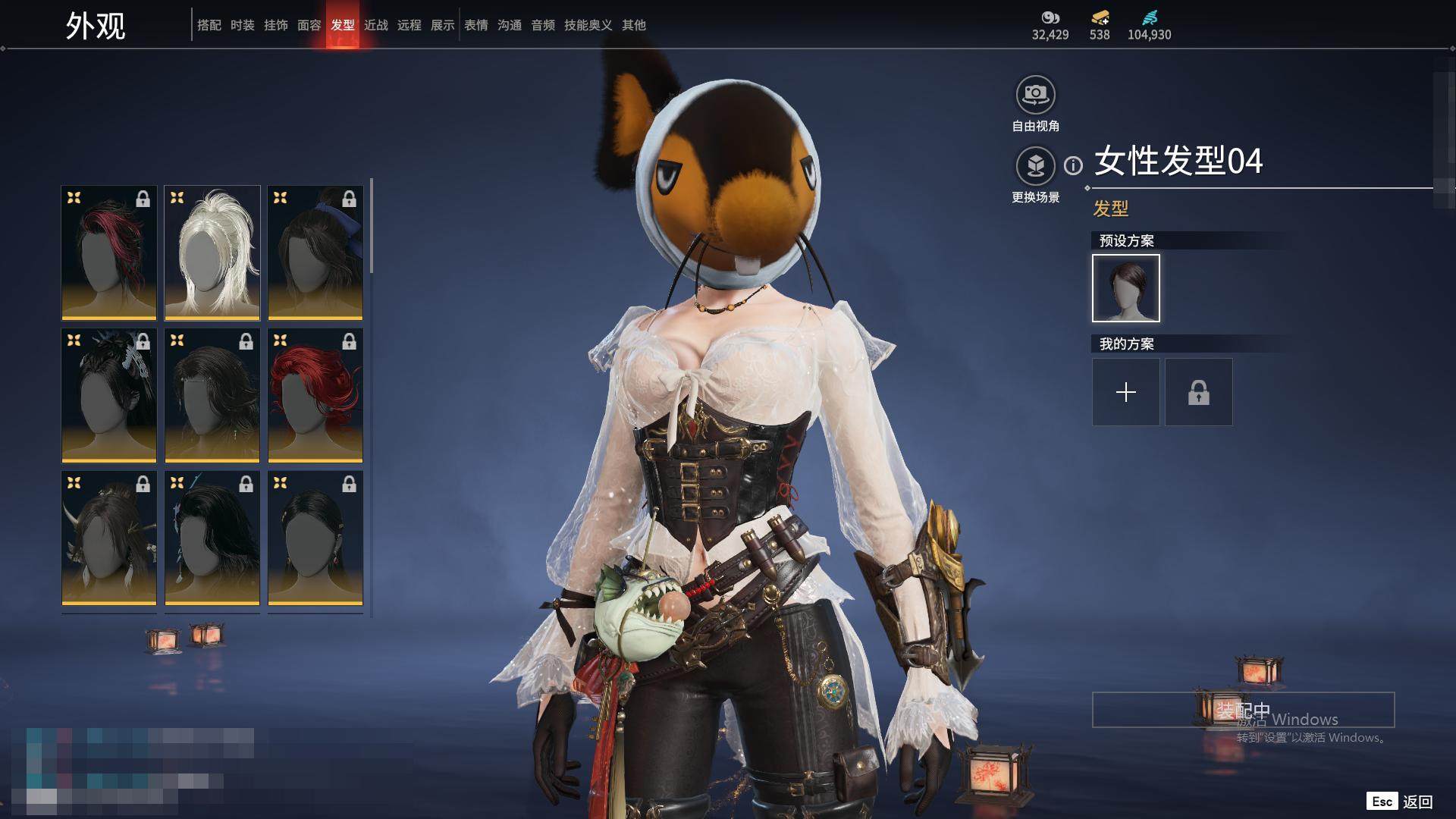Click the locked 我的方案 slot
This screenshot has height=819, width=1456.
point(1198,392)
